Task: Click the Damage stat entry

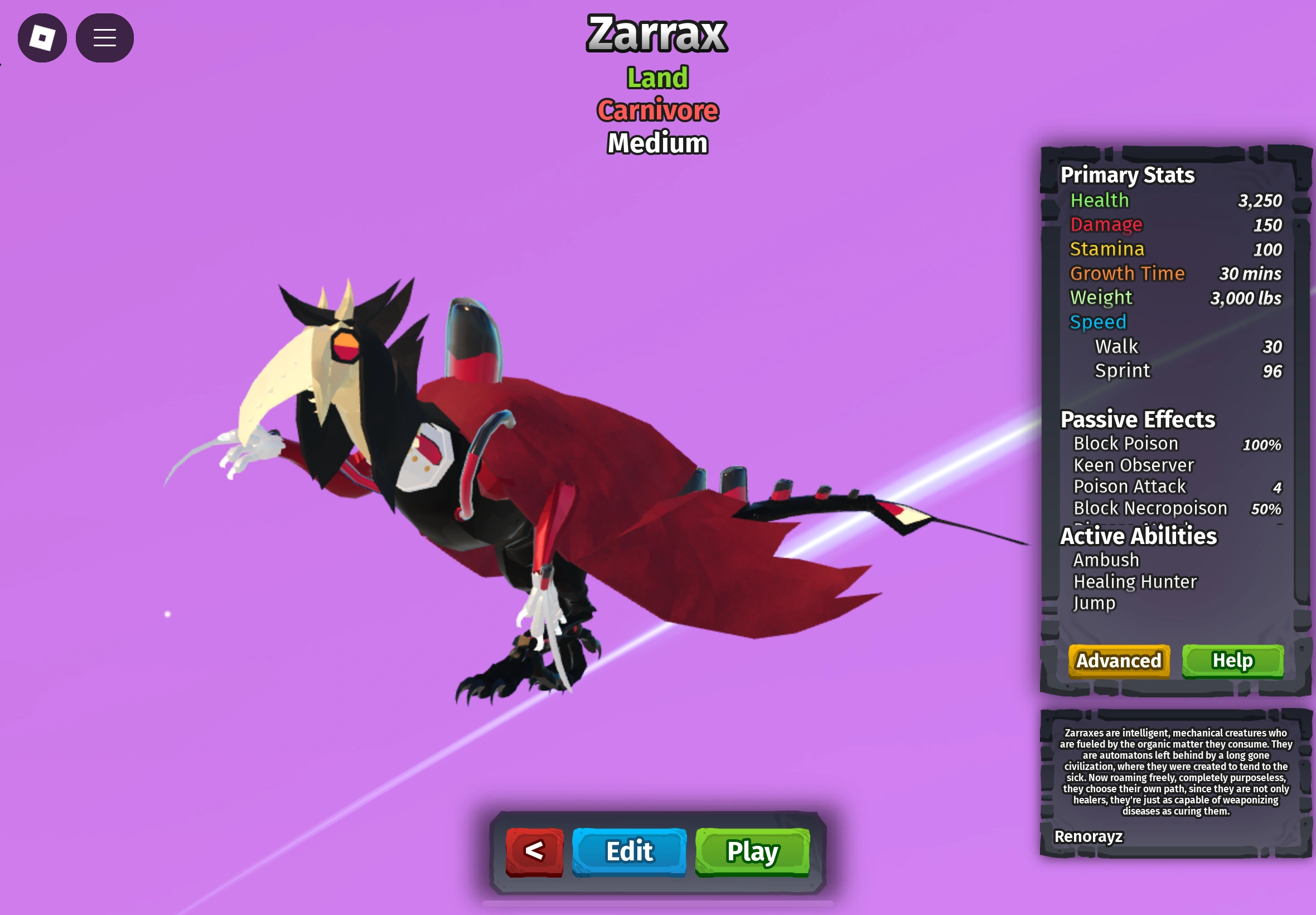Action: pyautogui.click(x=1106, y=225)
